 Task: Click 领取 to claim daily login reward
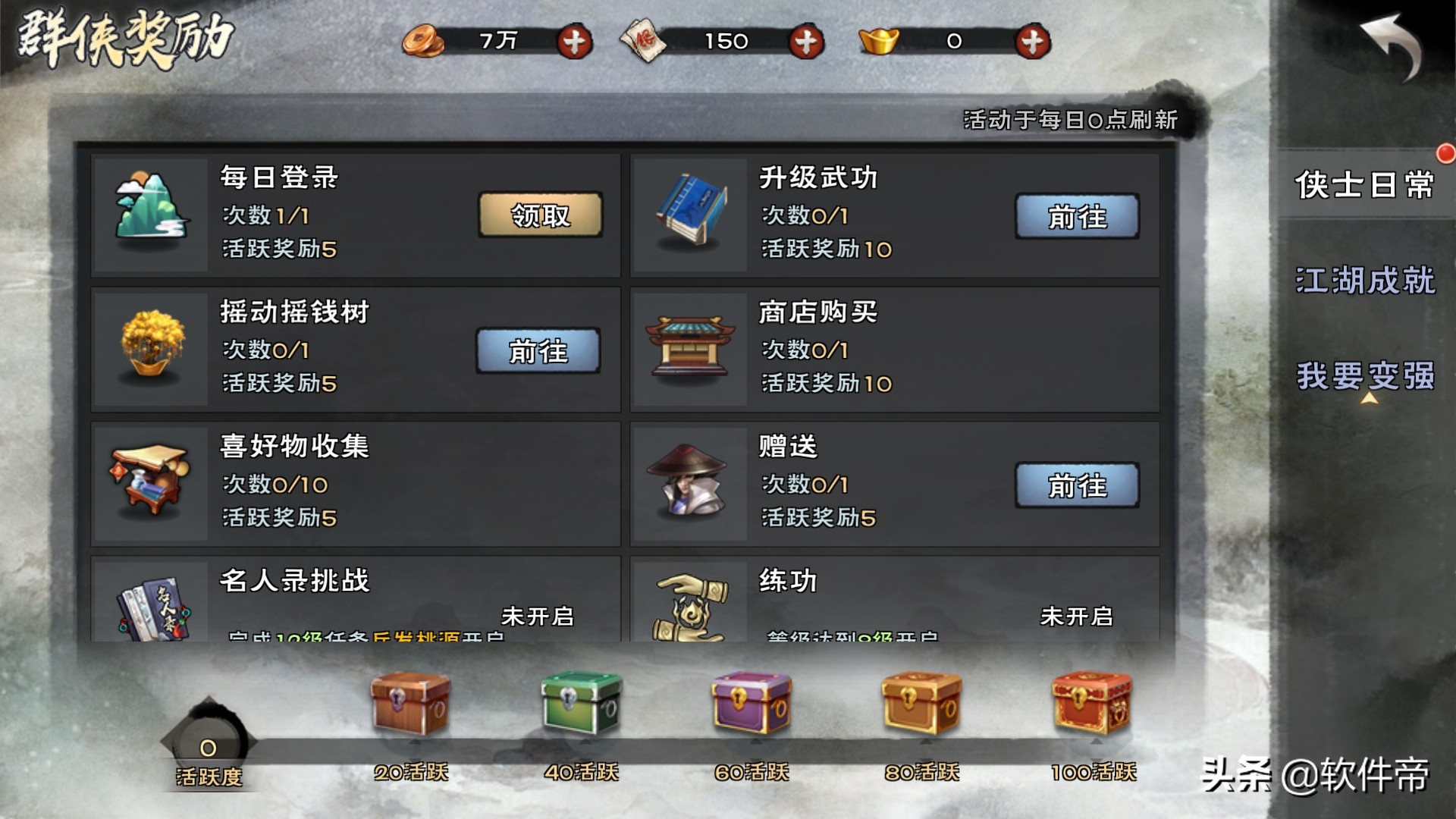541,216
